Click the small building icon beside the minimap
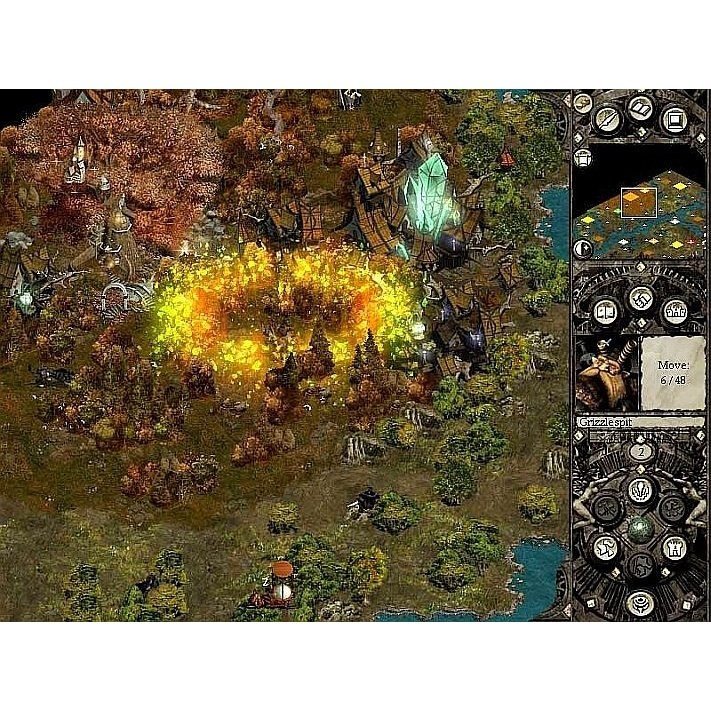This screenshot has height=711, width=711. (582, 157)
